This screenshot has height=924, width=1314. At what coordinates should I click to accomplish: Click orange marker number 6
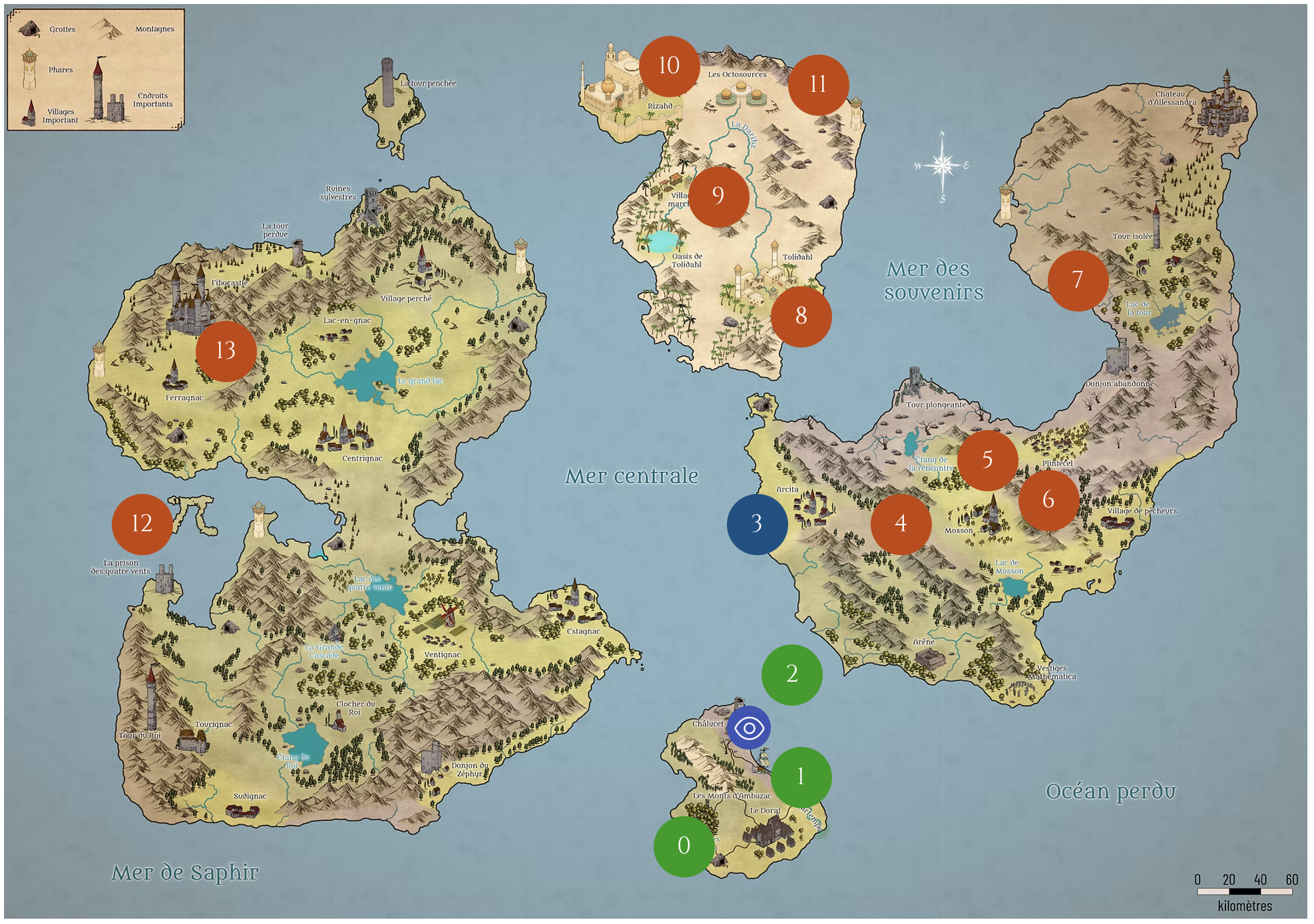(1048, 500)
